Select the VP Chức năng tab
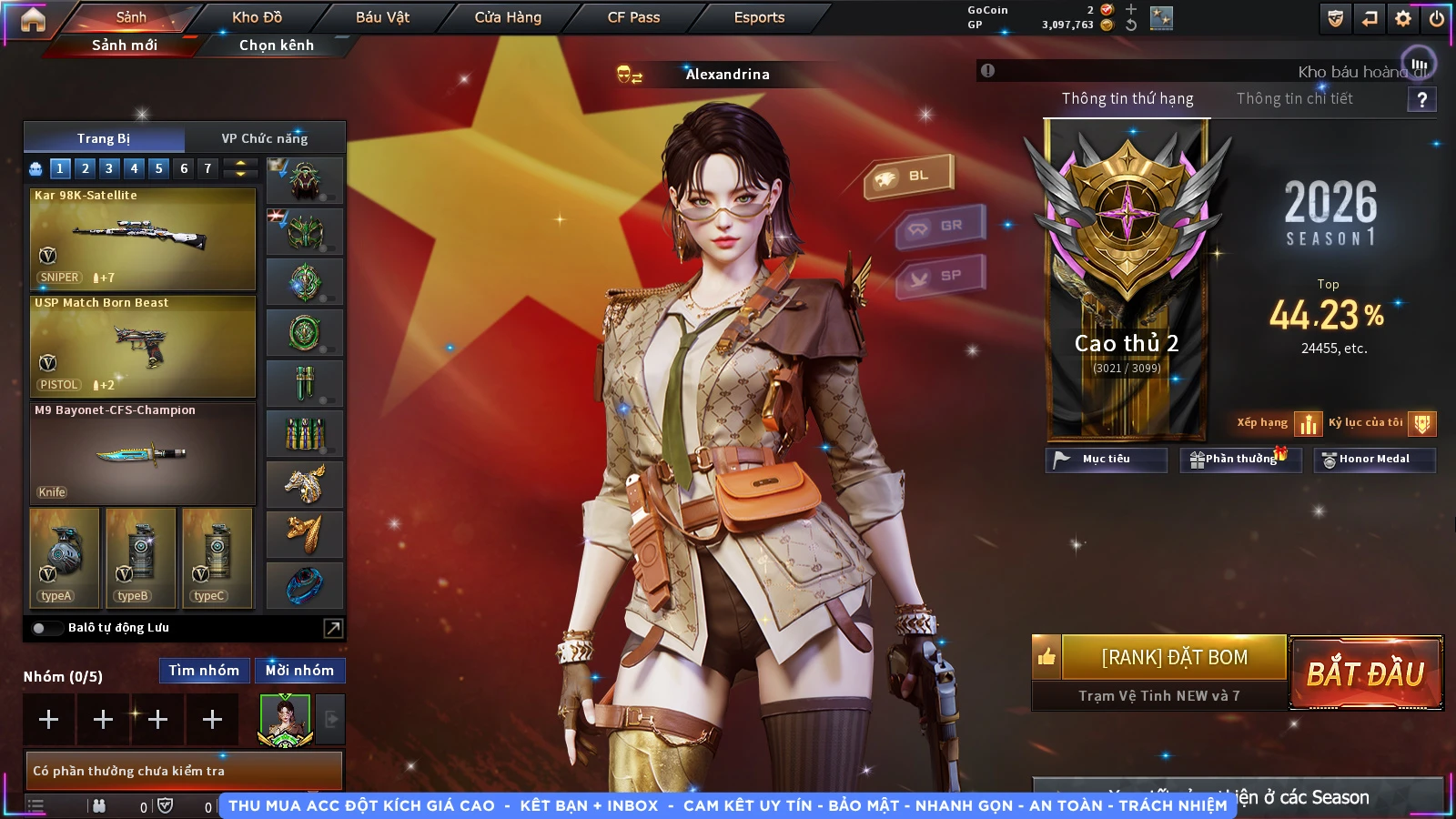This screenshot has height=819, width=1456. [x=265, y=138]
